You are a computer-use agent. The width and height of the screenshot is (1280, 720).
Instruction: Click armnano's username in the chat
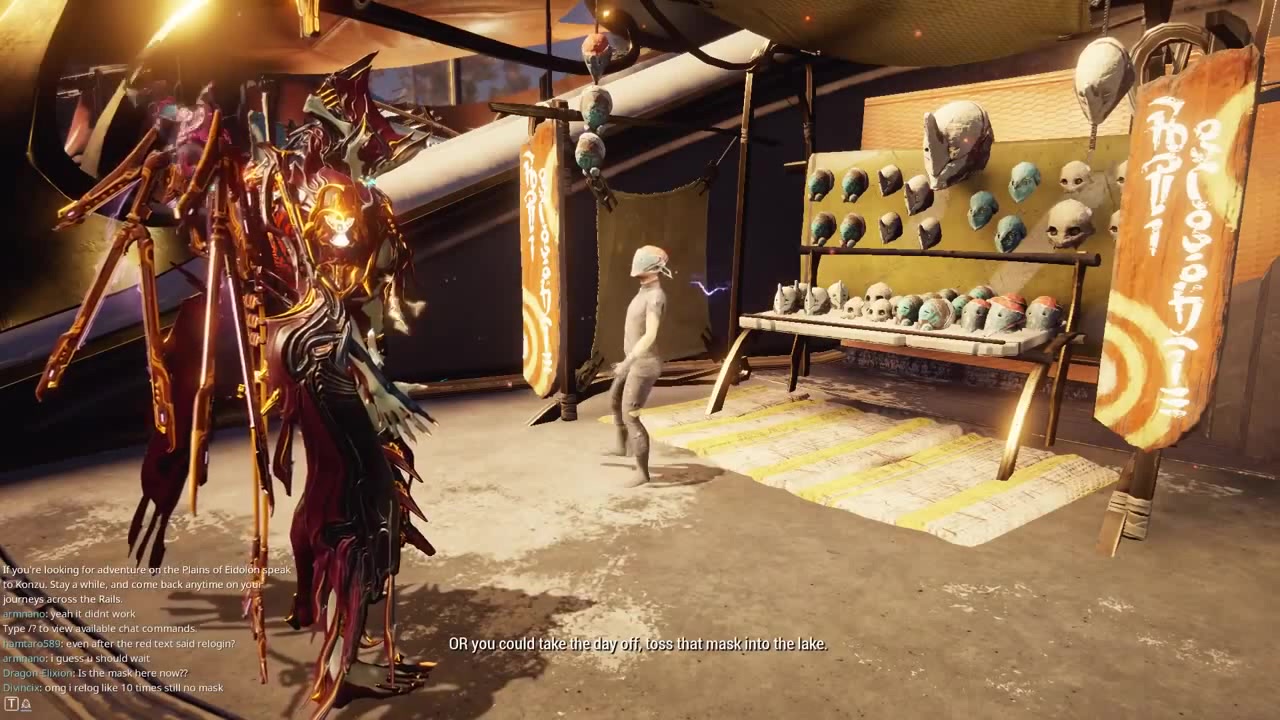[x=23, y=613]
